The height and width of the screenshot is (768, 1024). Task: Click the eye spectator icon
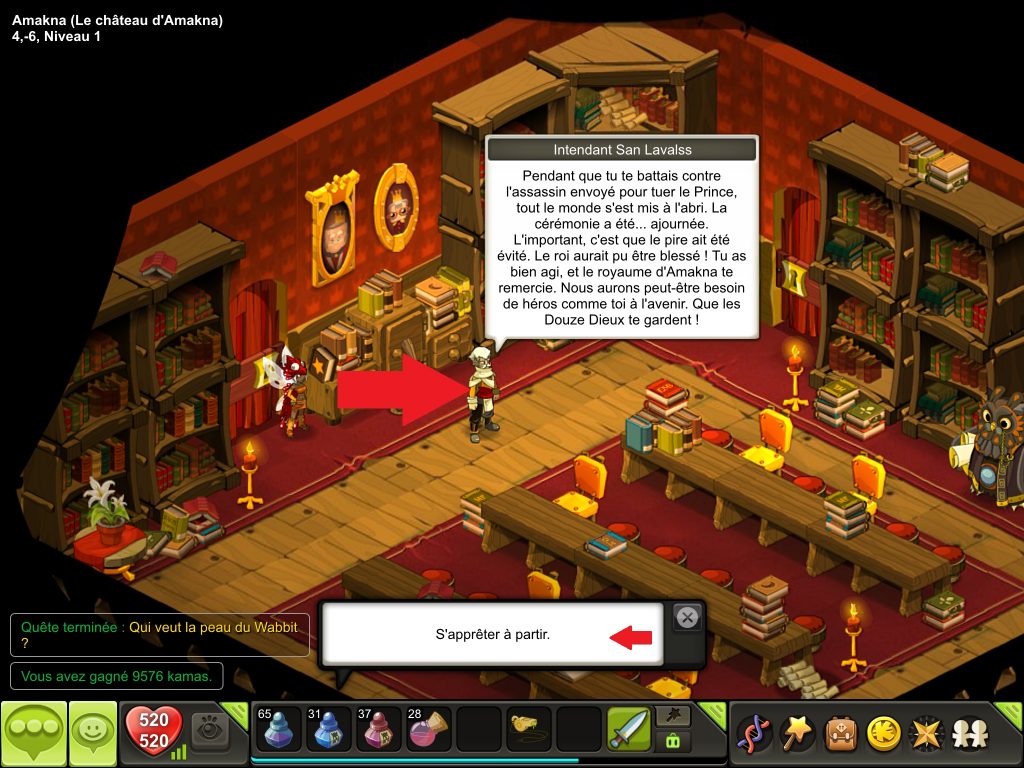[x=211, y=730]
